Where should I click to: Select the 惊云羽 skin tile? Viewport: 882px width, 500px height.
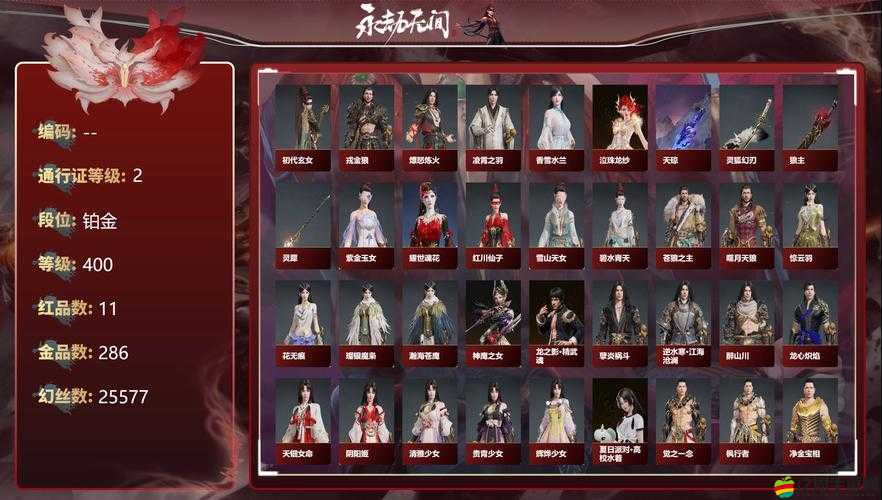[810, 222]
